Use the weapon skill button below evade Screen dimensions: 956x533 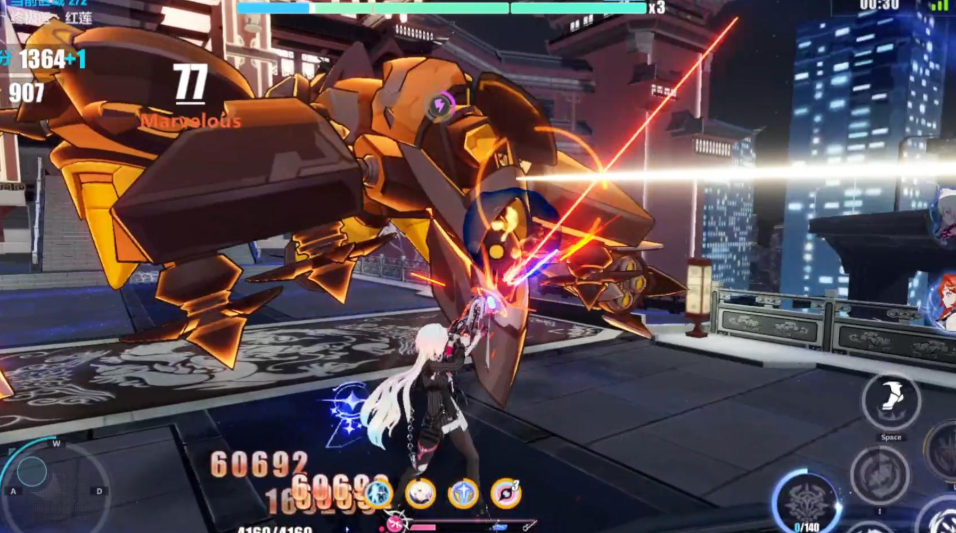(x=879, y=474)
